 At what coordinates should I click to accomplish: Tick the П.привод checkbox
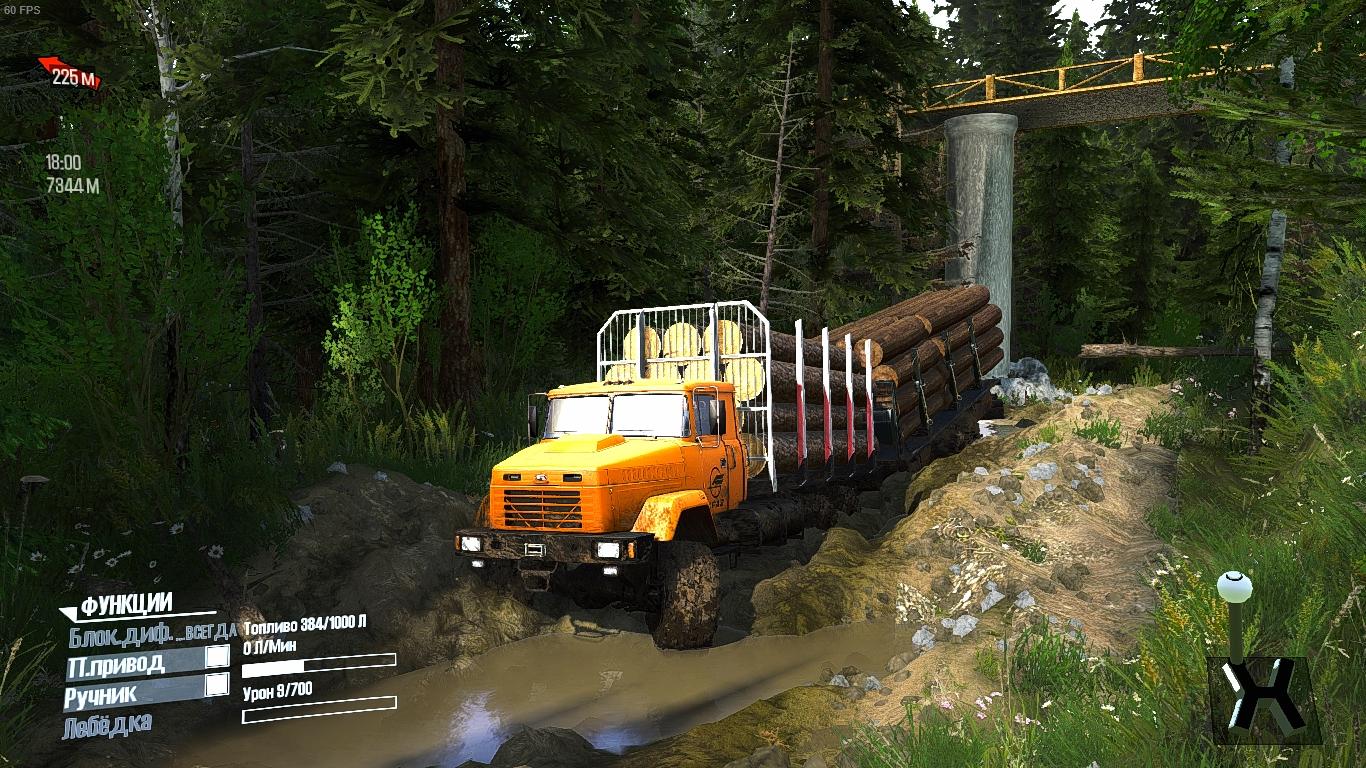pyautogui.click(x=216, y=657)
